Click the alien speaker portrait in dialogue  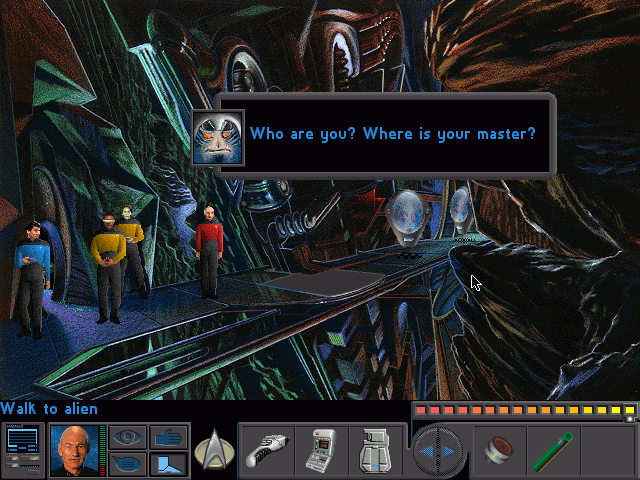tap(218, 136)
